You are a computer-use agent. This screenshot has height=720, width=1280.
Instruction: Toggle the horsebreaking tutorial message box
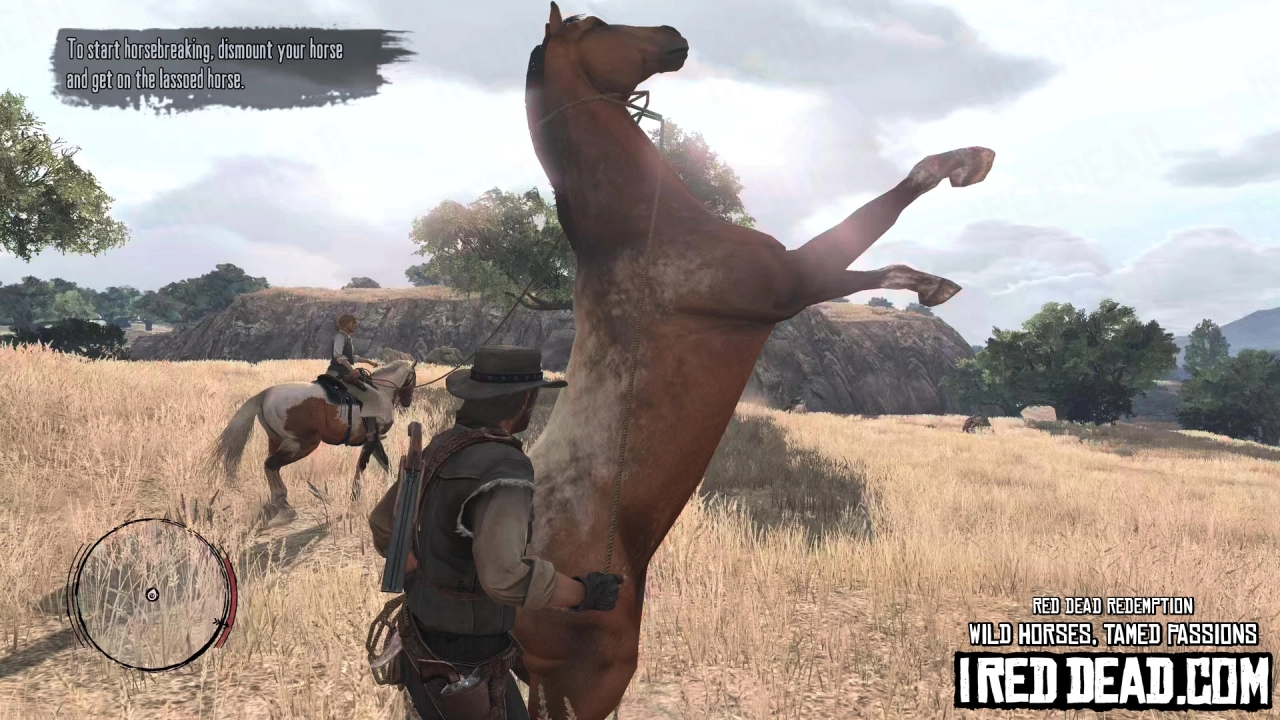[220, 60]
